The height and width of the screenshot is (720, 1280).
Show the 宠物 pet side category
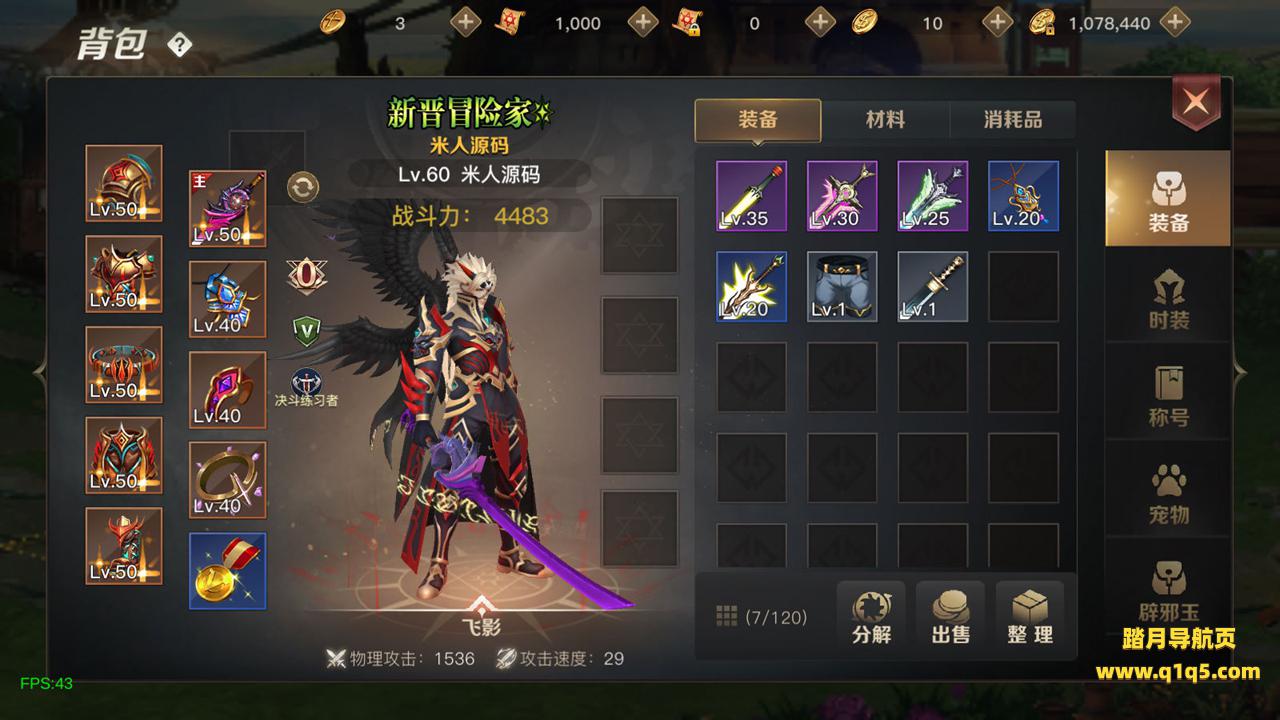[1168, 492]
